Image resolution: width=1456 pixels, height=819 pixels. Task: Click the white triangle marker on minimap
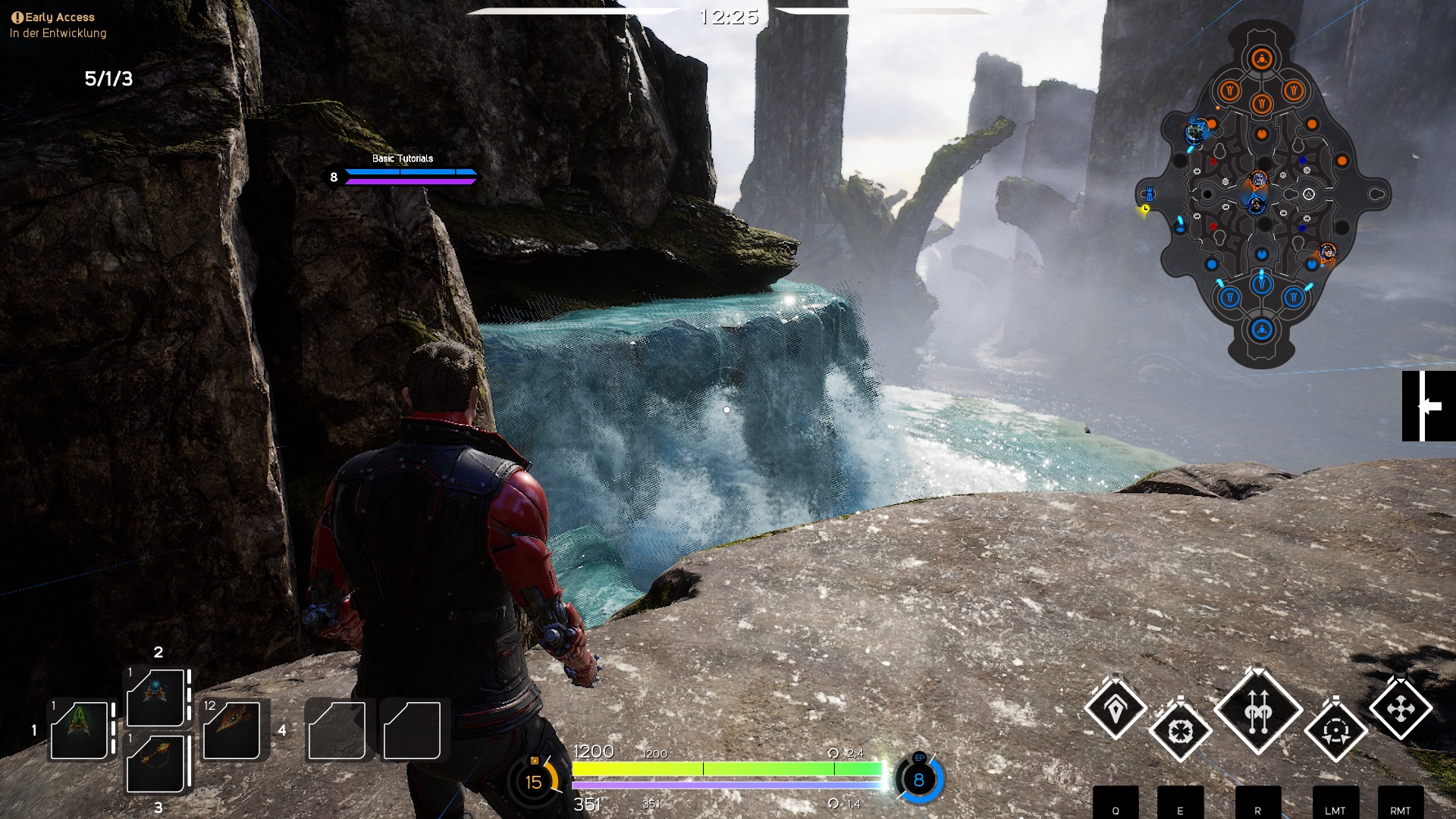coord(1308,195)
